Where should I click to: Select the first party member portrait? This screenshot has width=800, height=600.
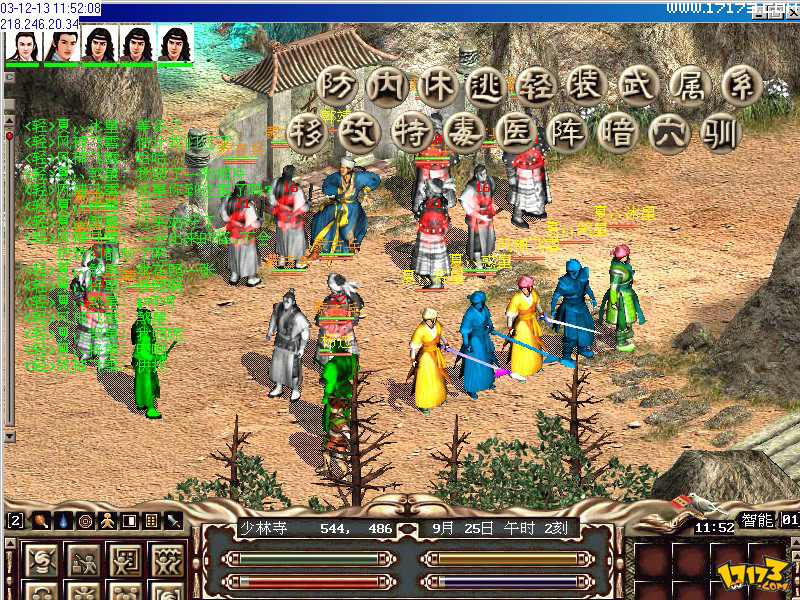pos(21,46)
